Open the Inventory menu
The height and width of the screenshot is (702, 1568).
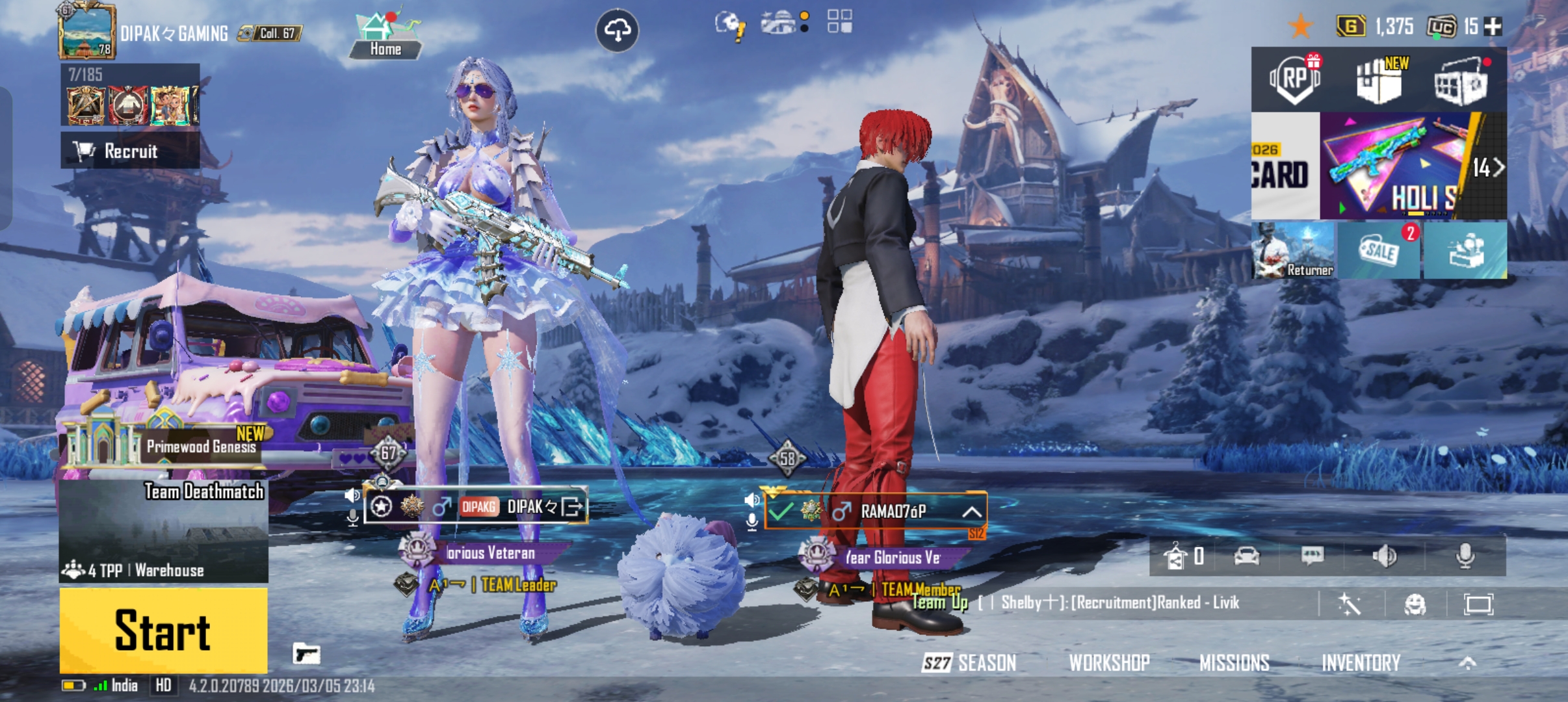pyautogui.click(x=1361, y=663)
